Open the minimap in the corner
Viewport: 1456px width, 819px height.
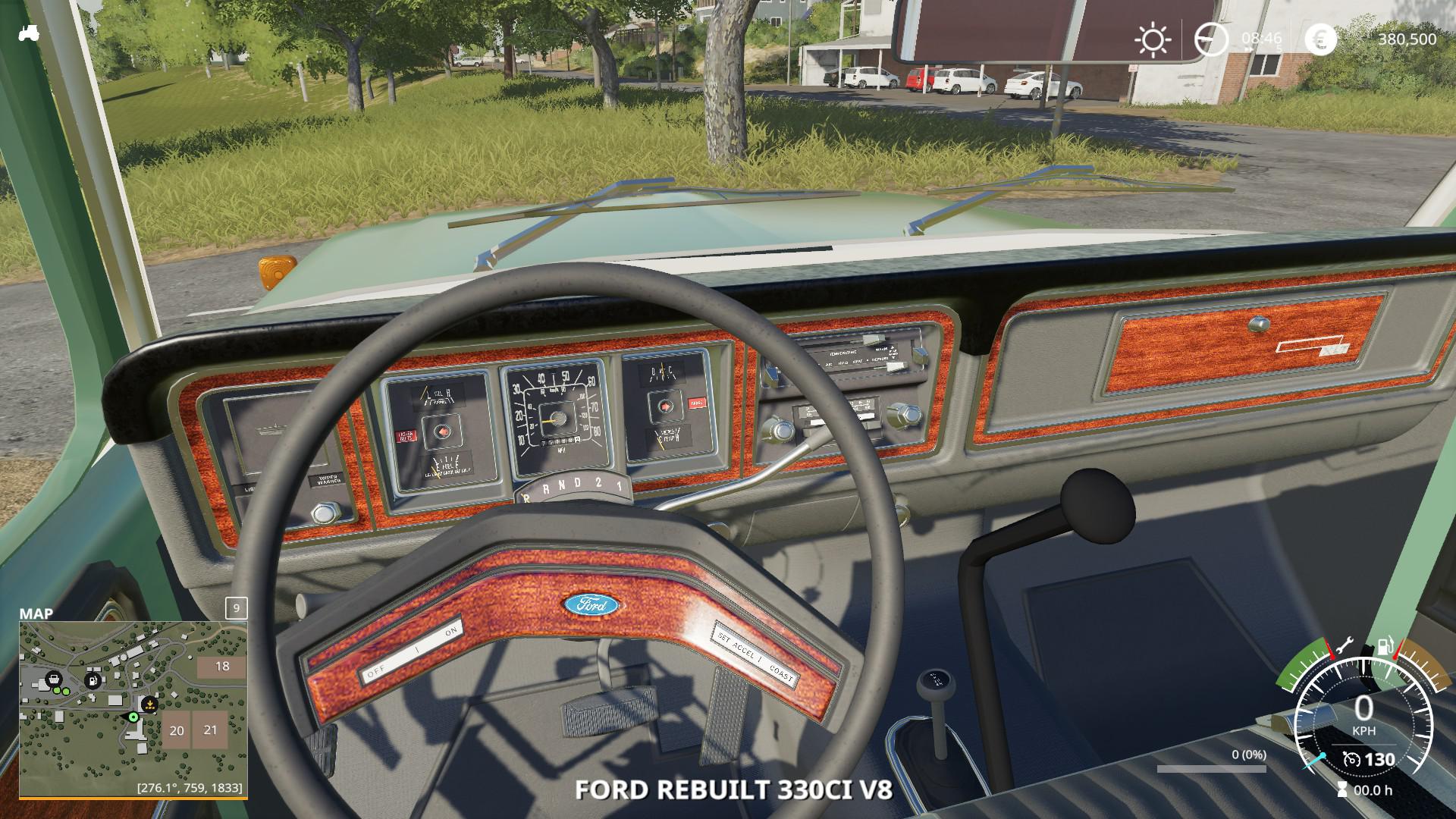pos(133,708)
